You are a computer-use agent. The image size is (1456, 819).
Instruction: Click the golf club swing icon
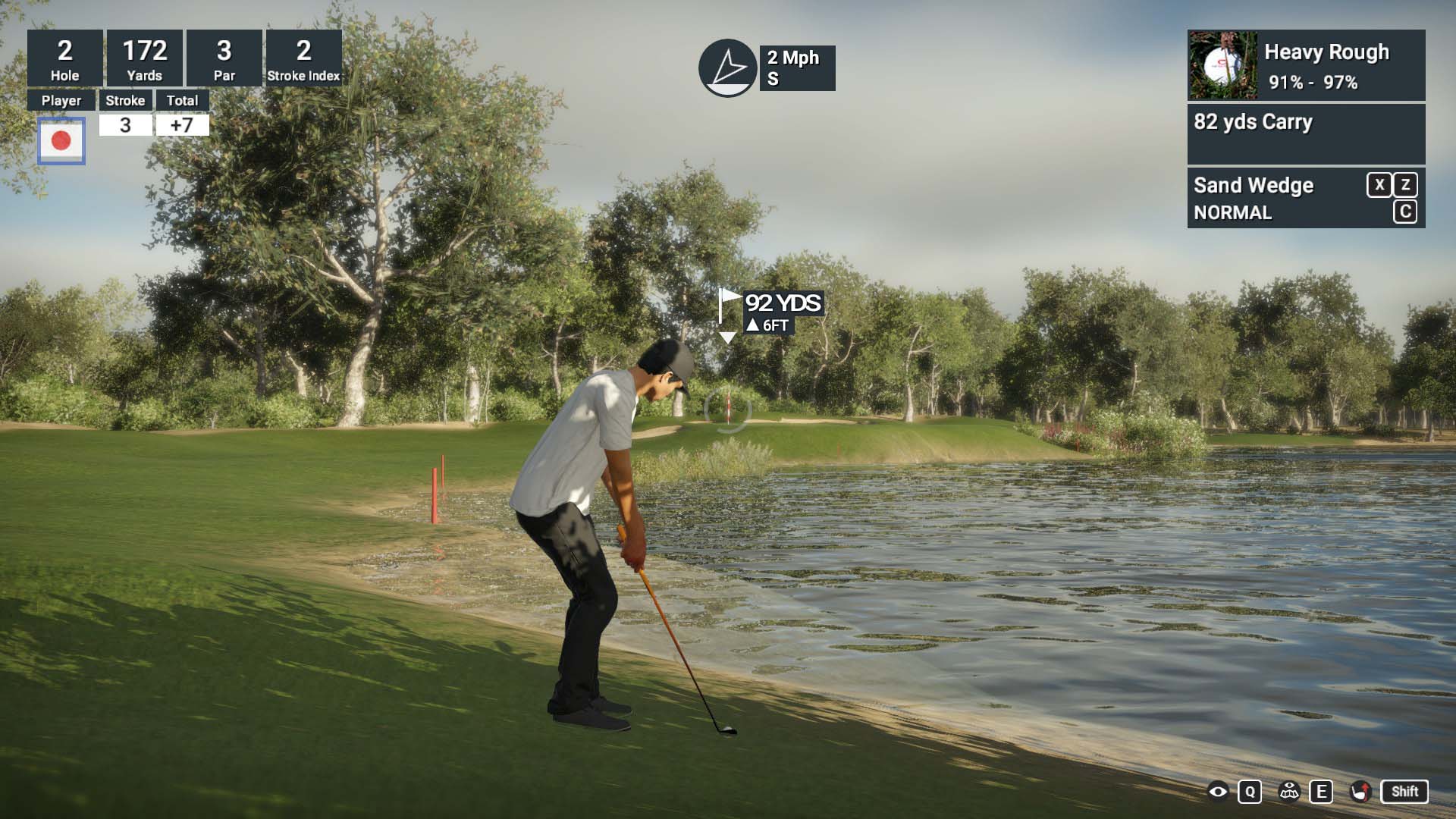click(x=1361, y=792)
